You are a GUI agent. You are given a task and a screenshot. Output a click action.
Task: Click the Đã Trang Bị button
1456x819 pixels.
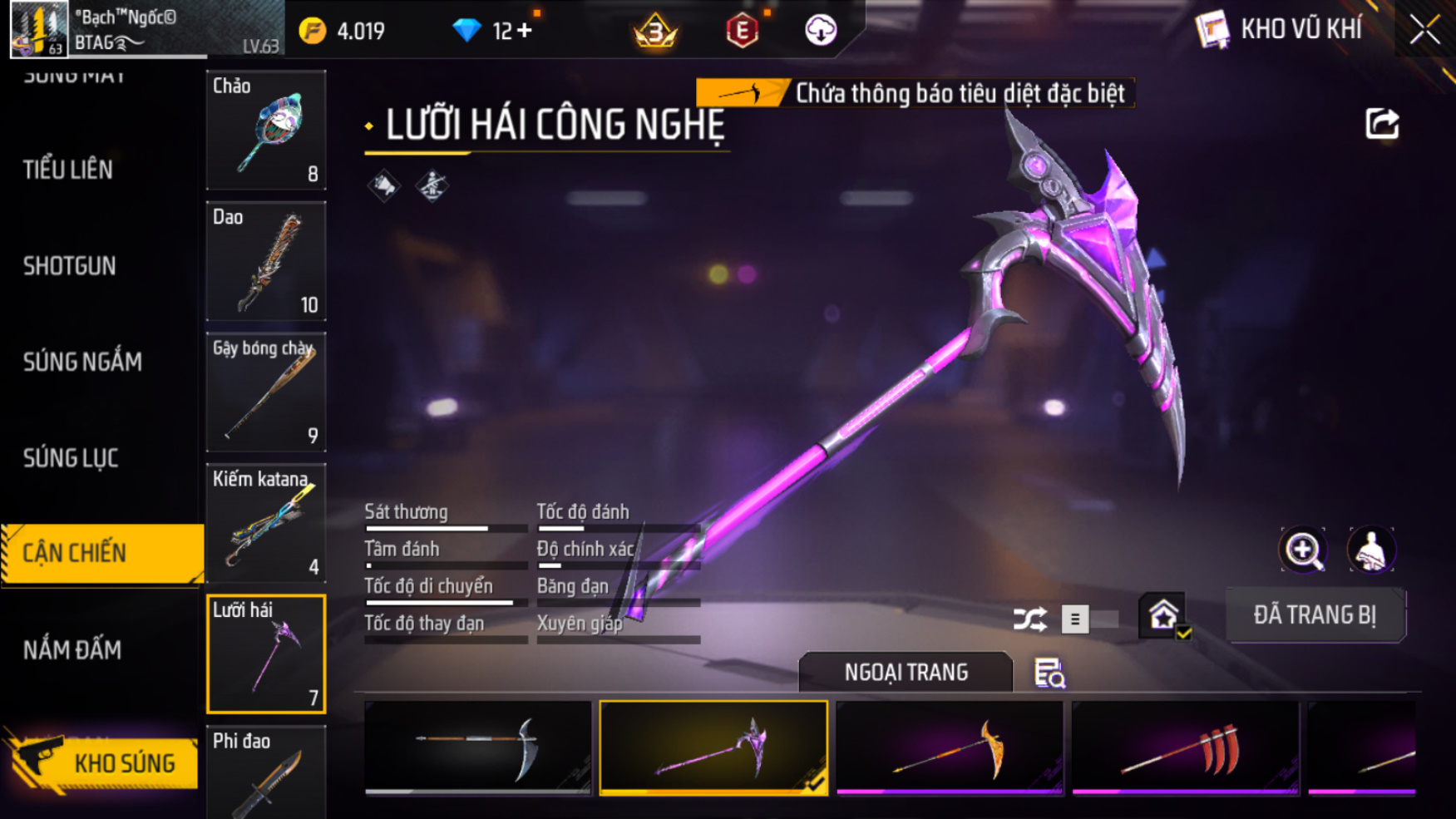point(1315,615)
